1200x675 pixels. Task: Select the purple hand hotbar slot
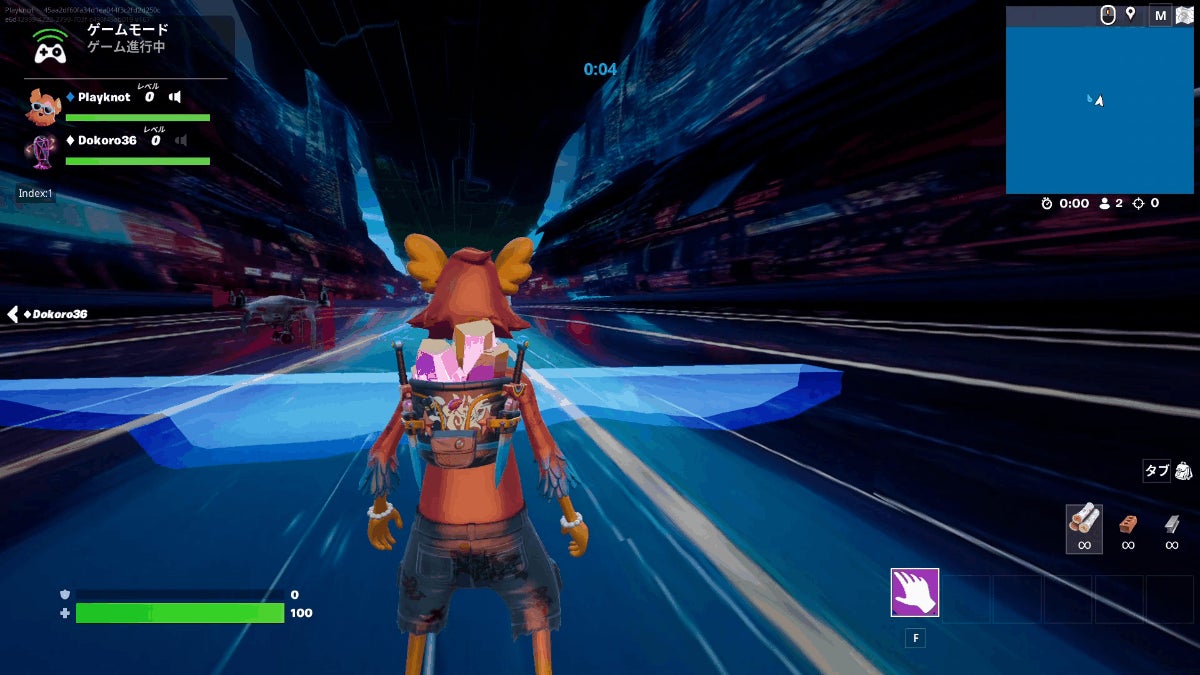(914, 592)
